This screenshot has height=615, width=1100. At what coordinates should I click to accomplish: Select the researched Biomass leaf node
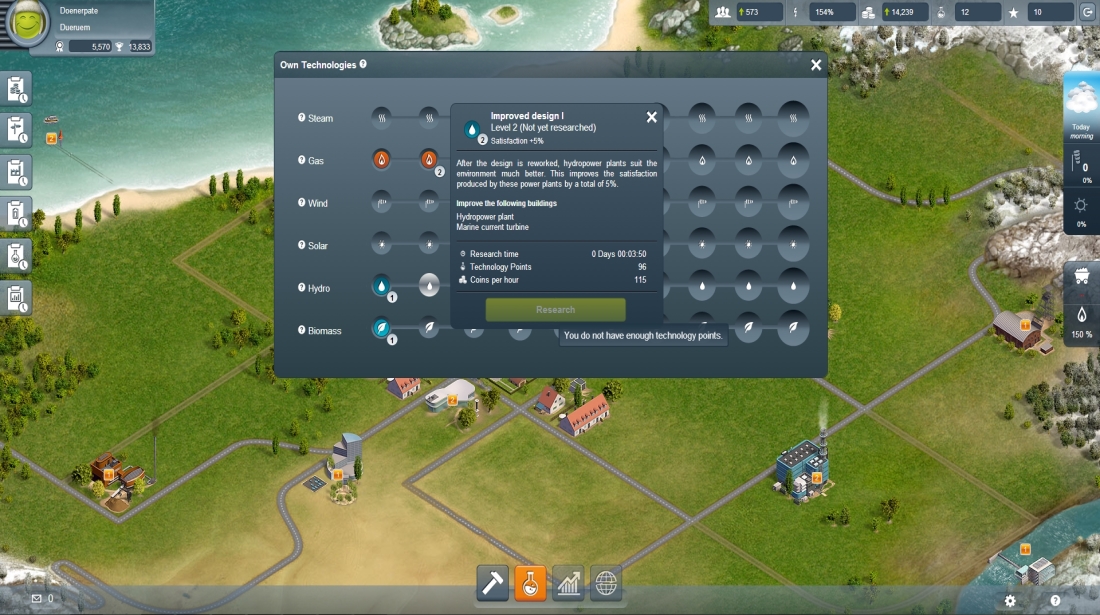tap(382, 329)
